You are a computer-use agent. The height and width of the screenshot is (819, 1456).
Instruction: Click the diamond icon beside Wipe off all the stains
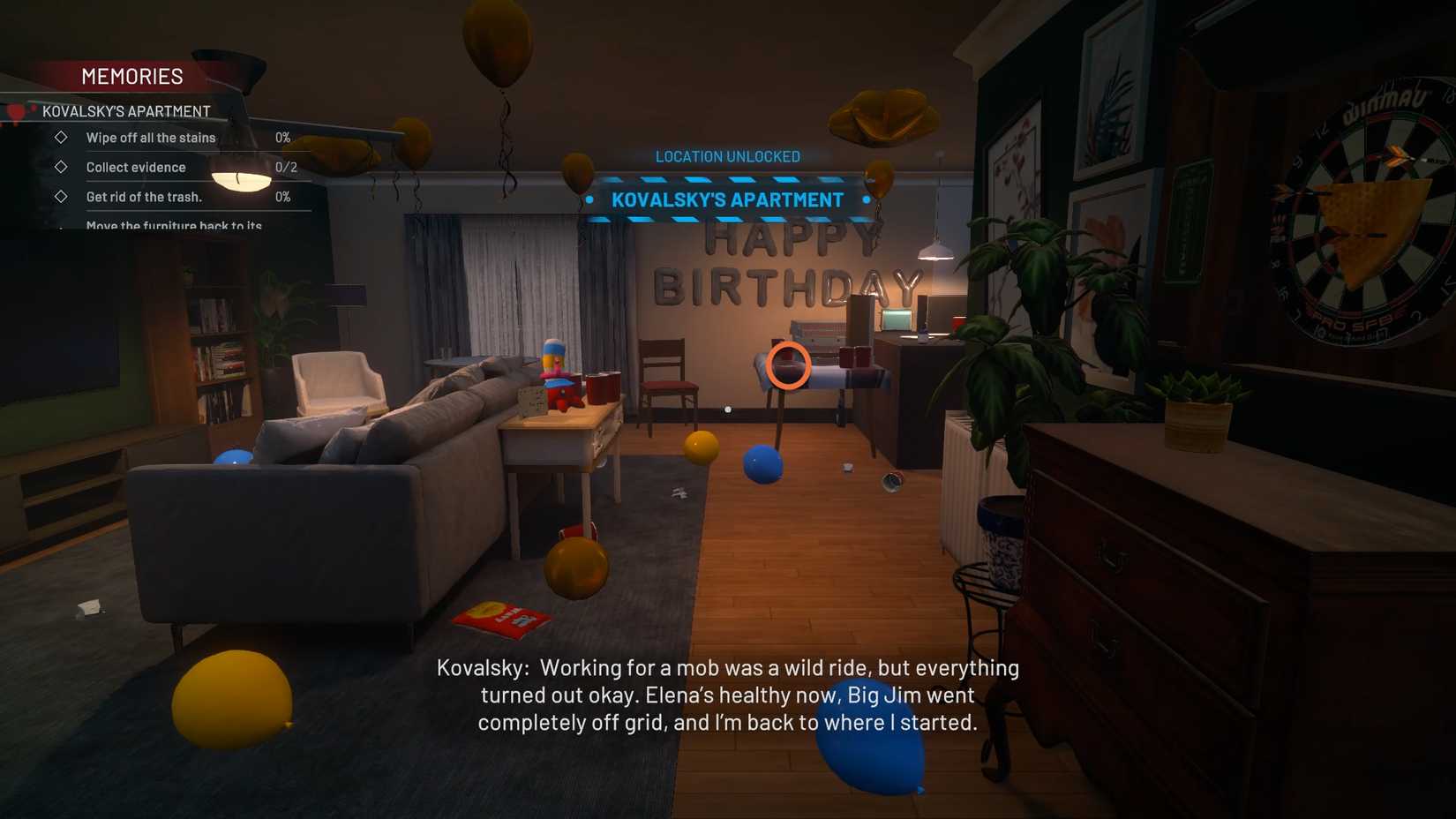pyautogui.click(x=62, y=138)
